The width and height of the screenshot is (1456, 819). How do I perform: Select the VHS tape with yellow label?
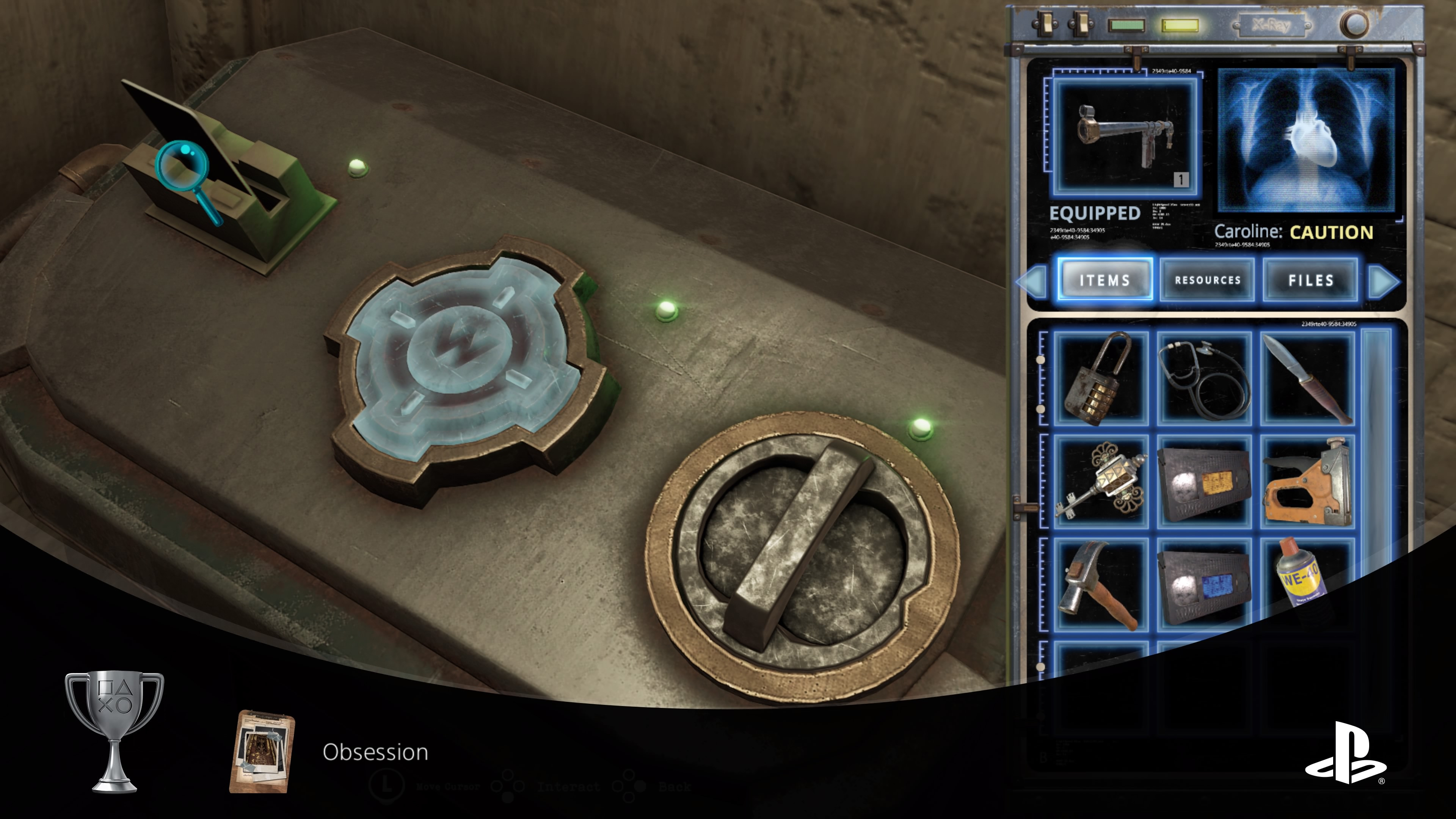pos(1204,481)
